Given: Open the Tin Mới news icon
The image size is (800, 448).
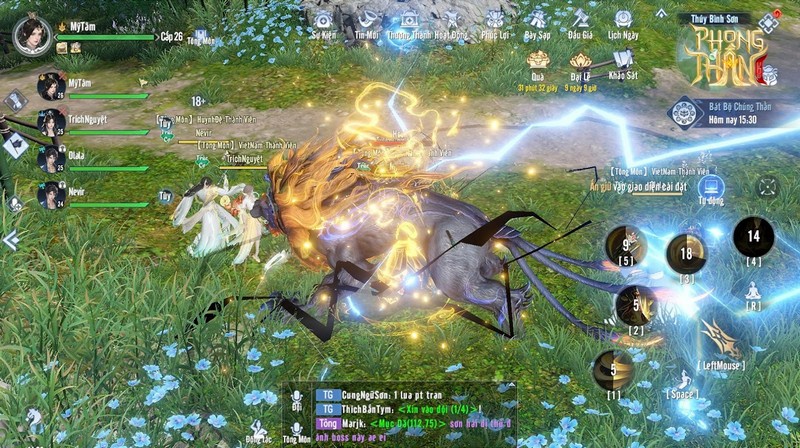Looking at the screenshot, I should point(367,22).
